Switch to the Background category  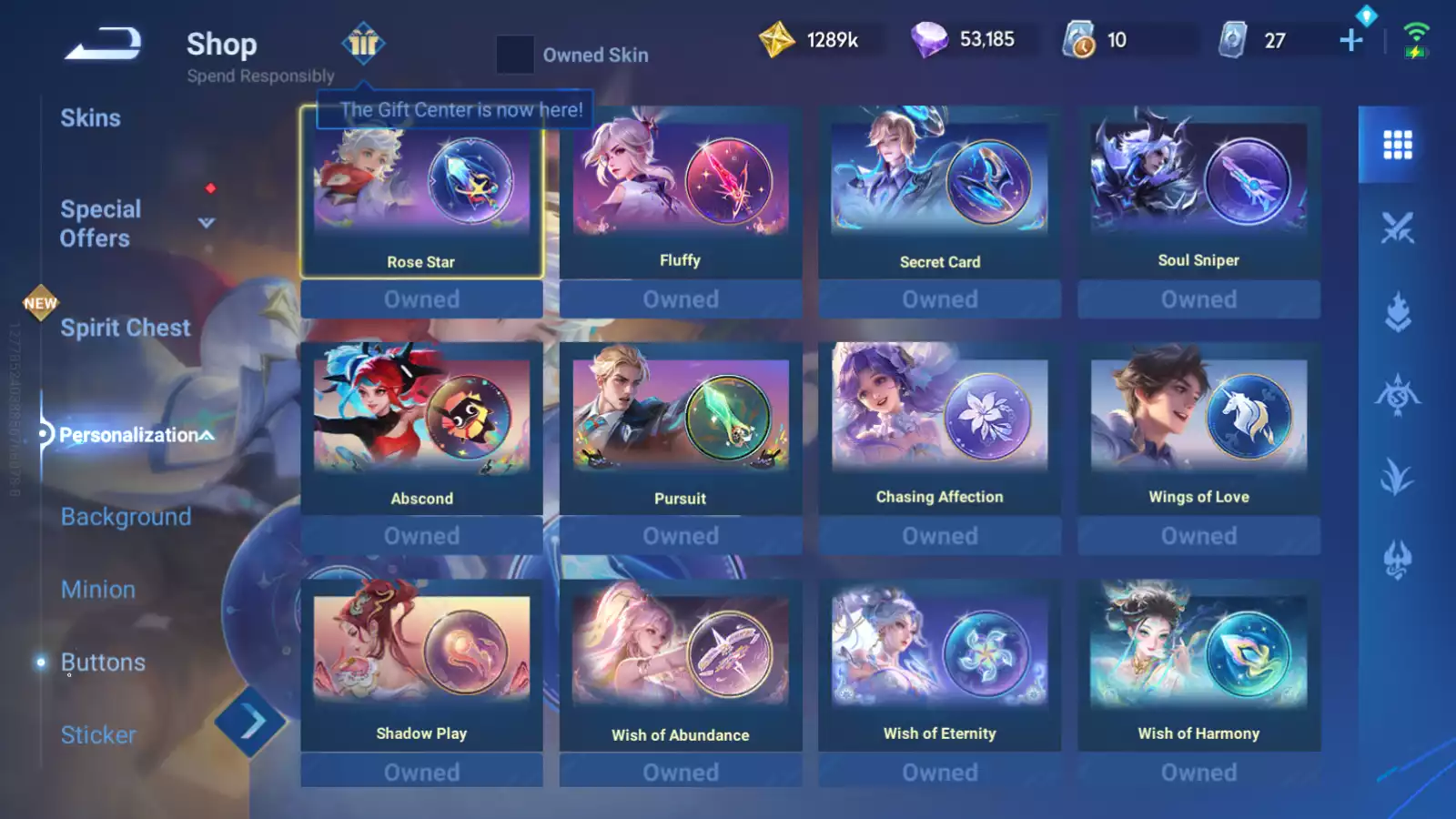coord(125,517)
